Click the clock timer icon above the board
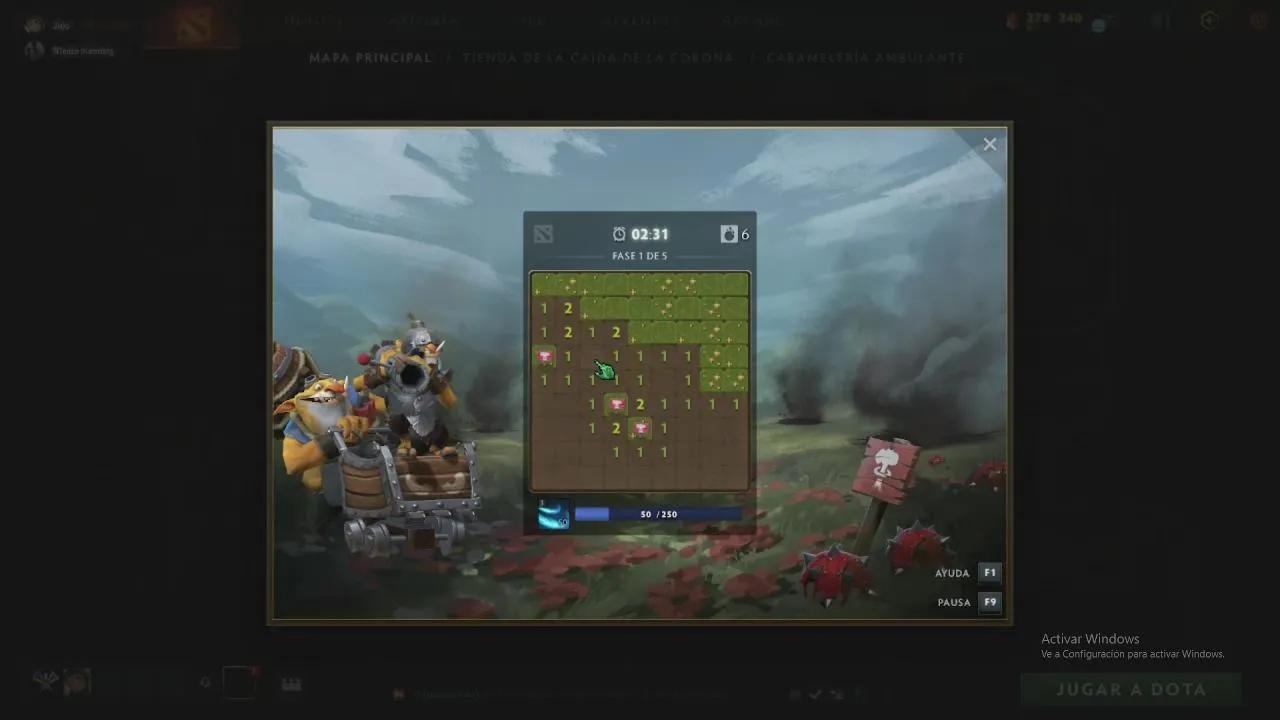The width and height of the screenshot is (1280, 720). click(620, 233)
